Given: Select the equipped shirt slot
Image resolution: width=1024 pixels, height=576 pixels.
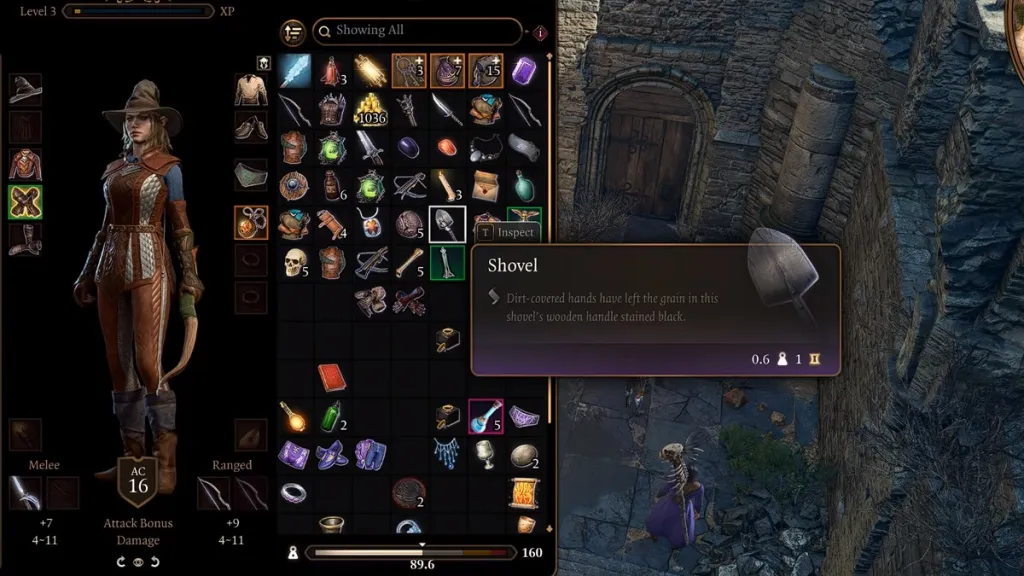Looking at the screenshot, I should [x=250, y=89].
